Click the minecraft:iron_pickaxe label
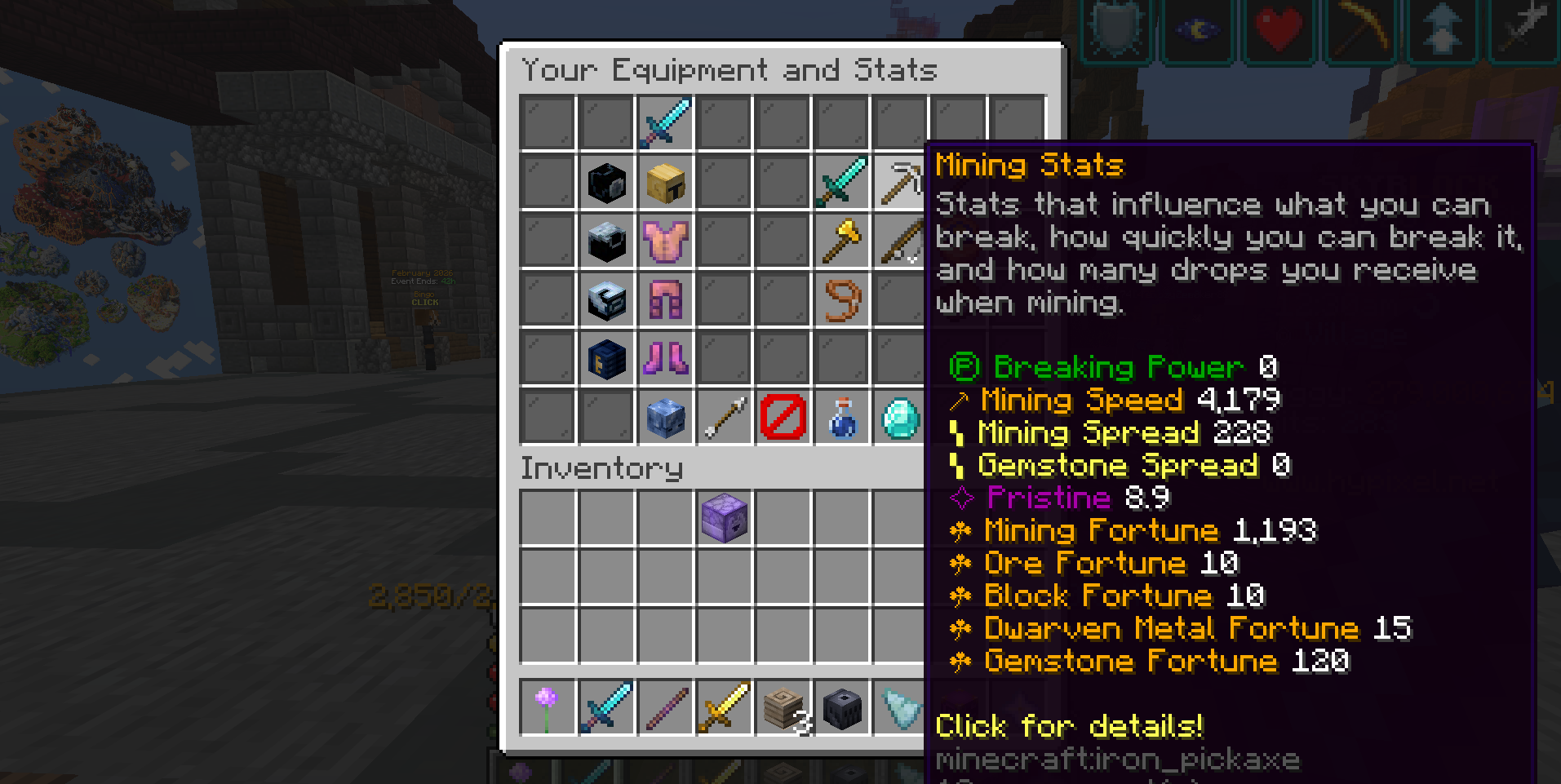The width and height of the screenshot is (1561, 784). pos(1116,759)
